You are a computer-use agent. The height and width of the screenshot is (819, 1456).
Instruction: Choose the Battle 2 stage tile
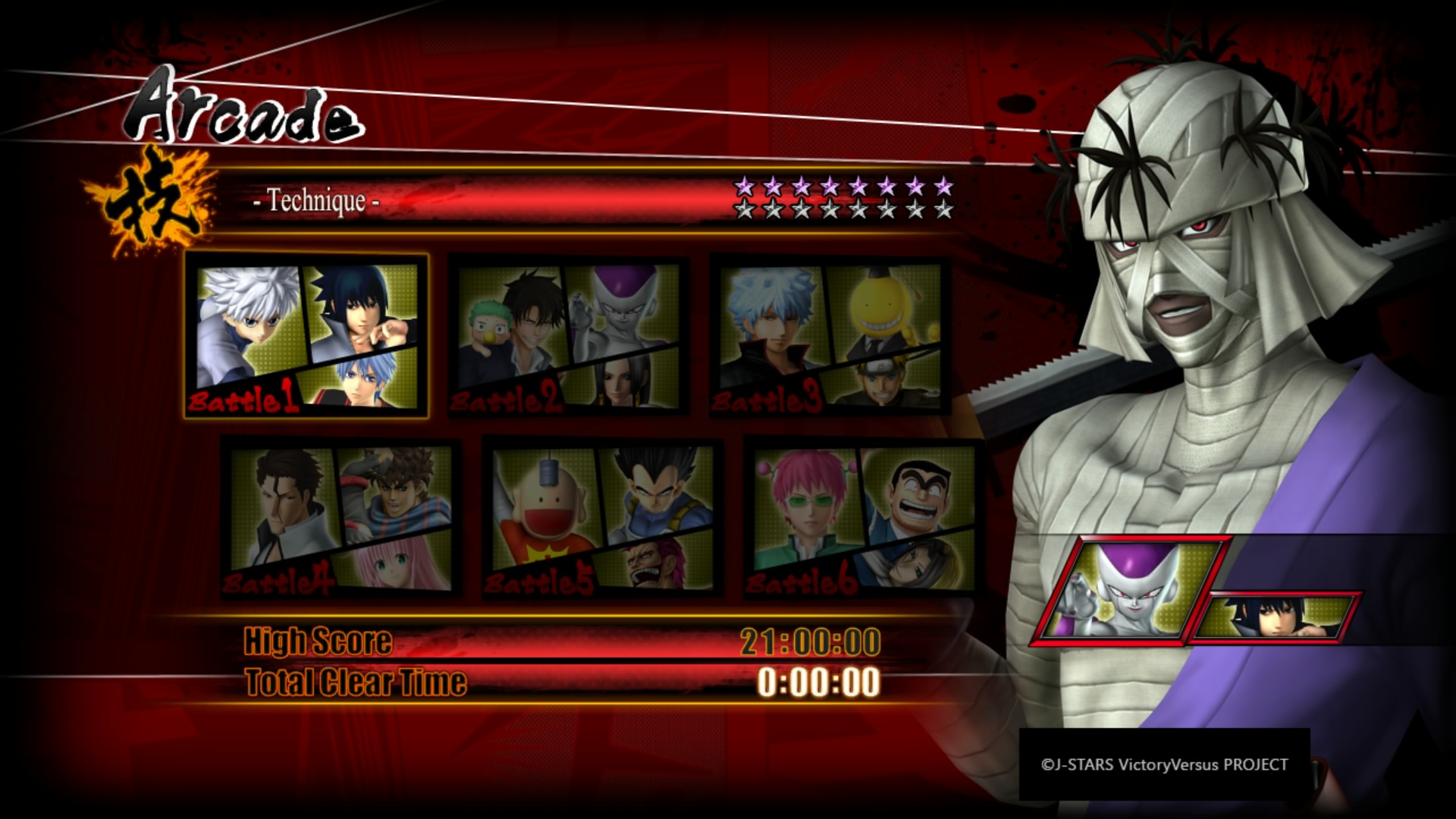569,336
